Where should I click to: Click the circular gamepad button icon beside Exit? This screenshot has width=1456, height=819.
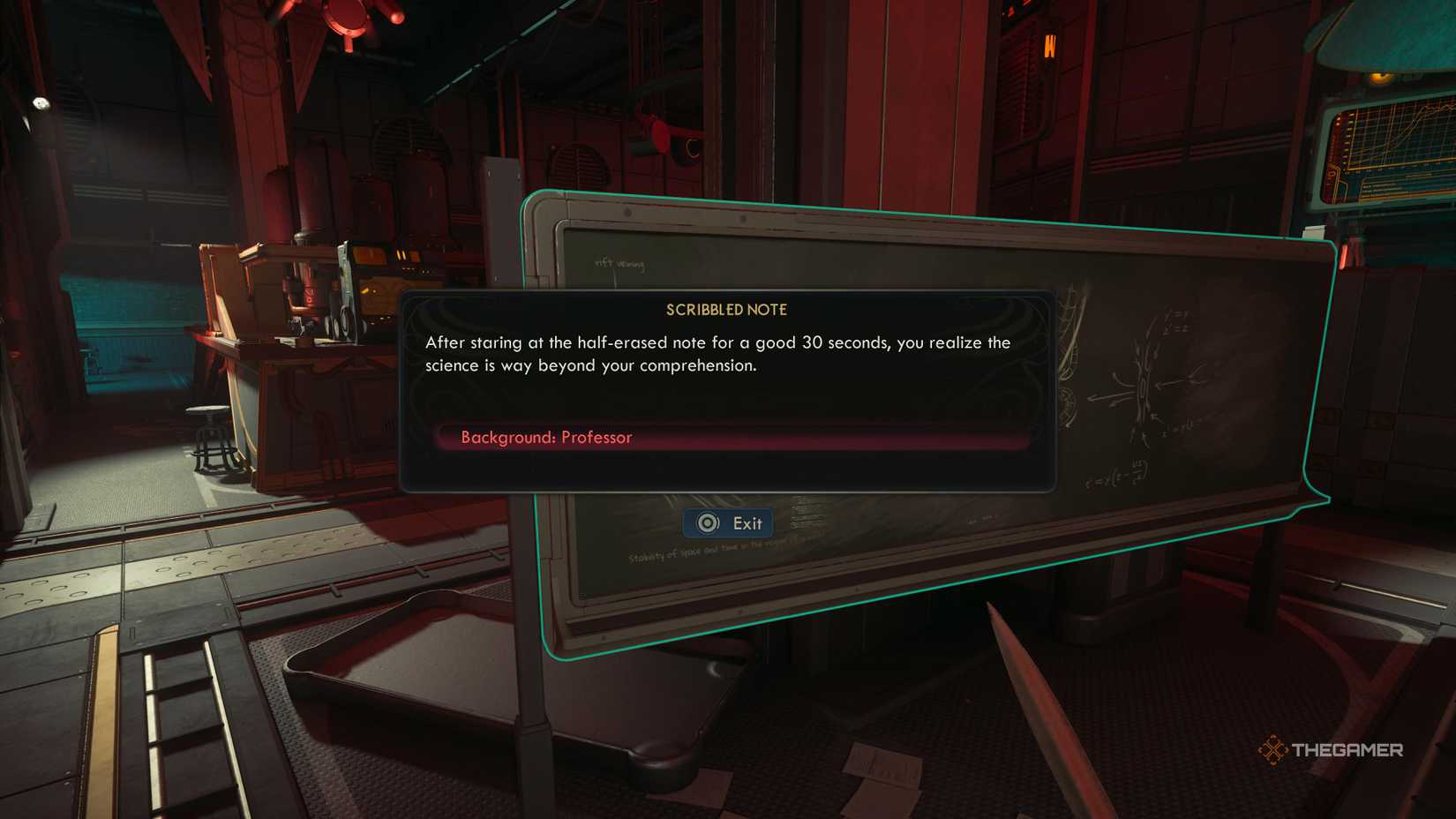tap(706, 522)
